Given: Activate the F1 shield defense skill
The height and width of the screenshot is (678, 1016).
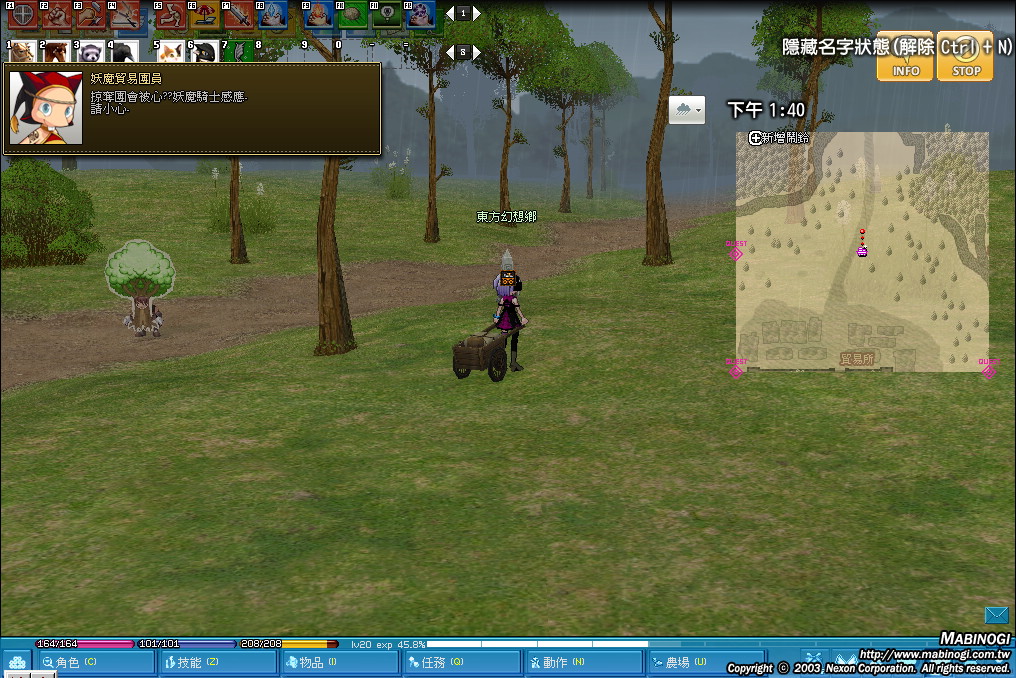Looking at the screenshot, I should [x=22, y=14].
